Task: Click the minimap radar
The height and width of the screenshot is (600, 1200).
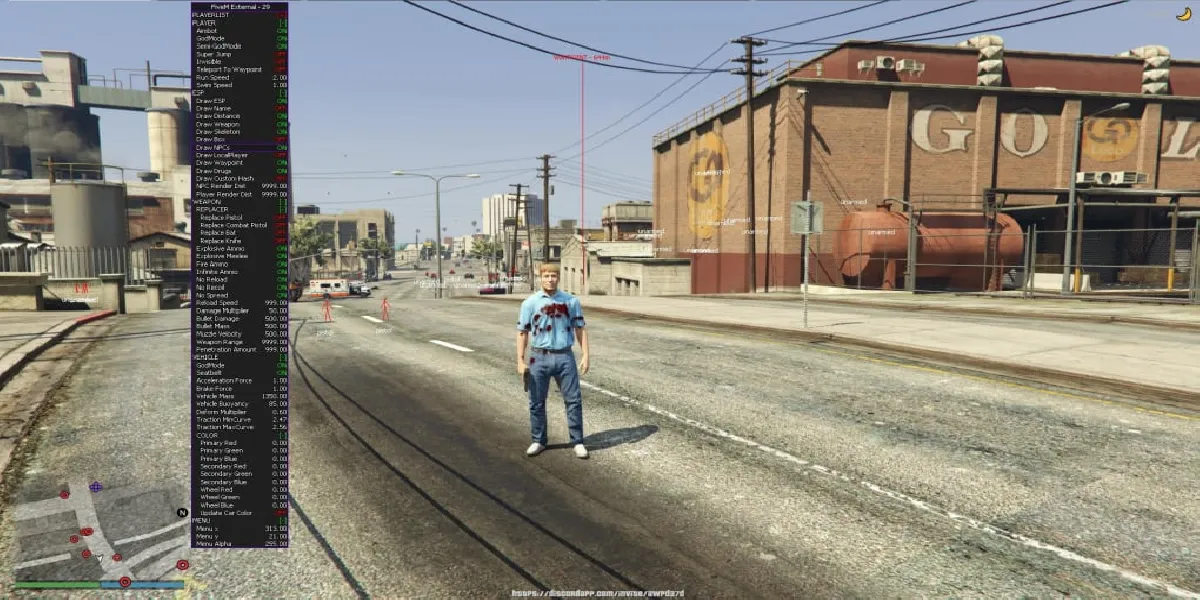Action: click(100, 530)
